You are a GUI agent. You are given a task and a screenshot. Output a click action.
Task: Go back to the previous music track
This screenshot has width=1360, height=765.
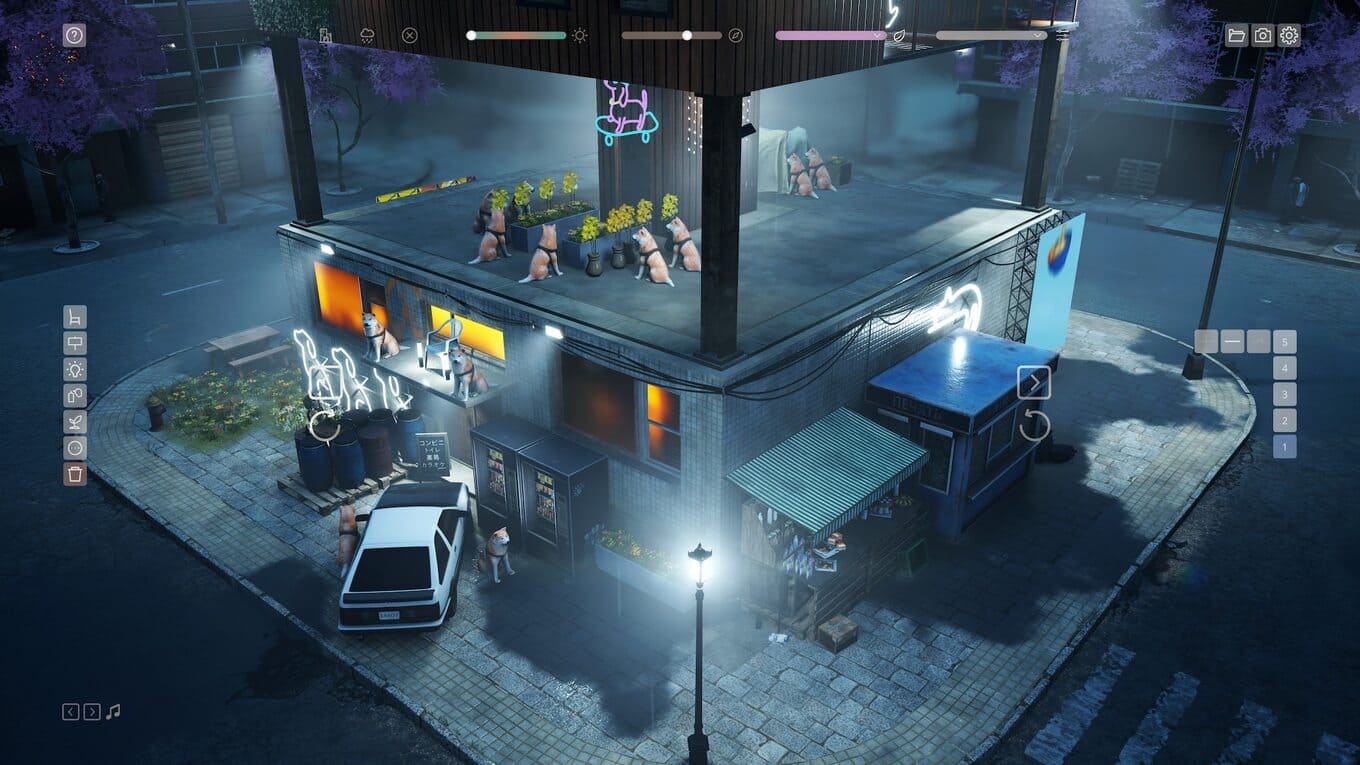pyautogui.click(x=71, y=712)
